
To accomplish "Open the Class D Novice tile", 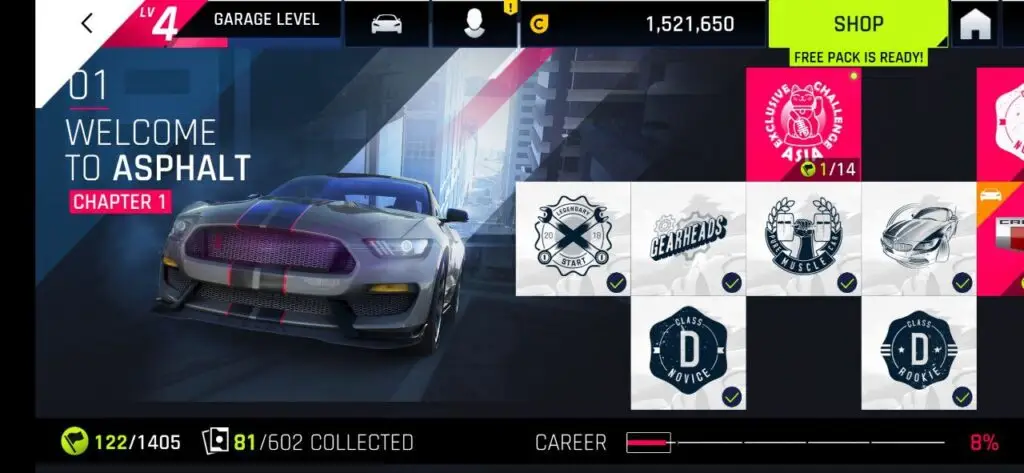I will 688,352.
